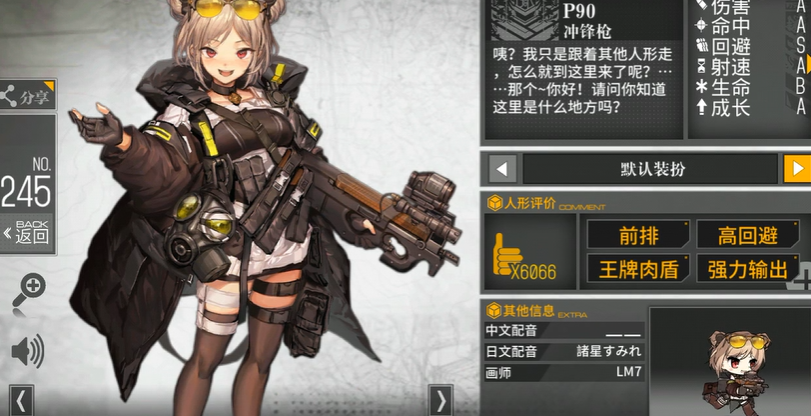This screenshot has width=811, height=416.
Task: Select the 强力输出 comment tag
Action: pyautogui.click(x=749, y=268)
